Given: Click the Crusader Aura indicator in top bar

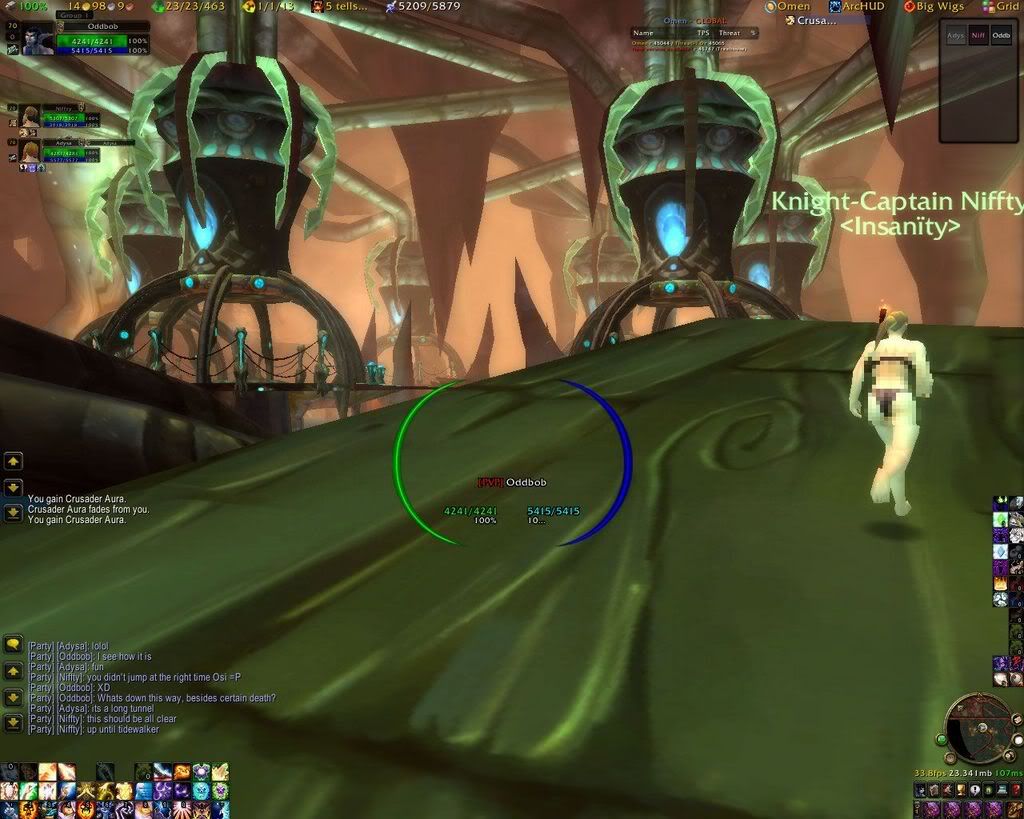Looking at the screenshot, I should point(810,20).
